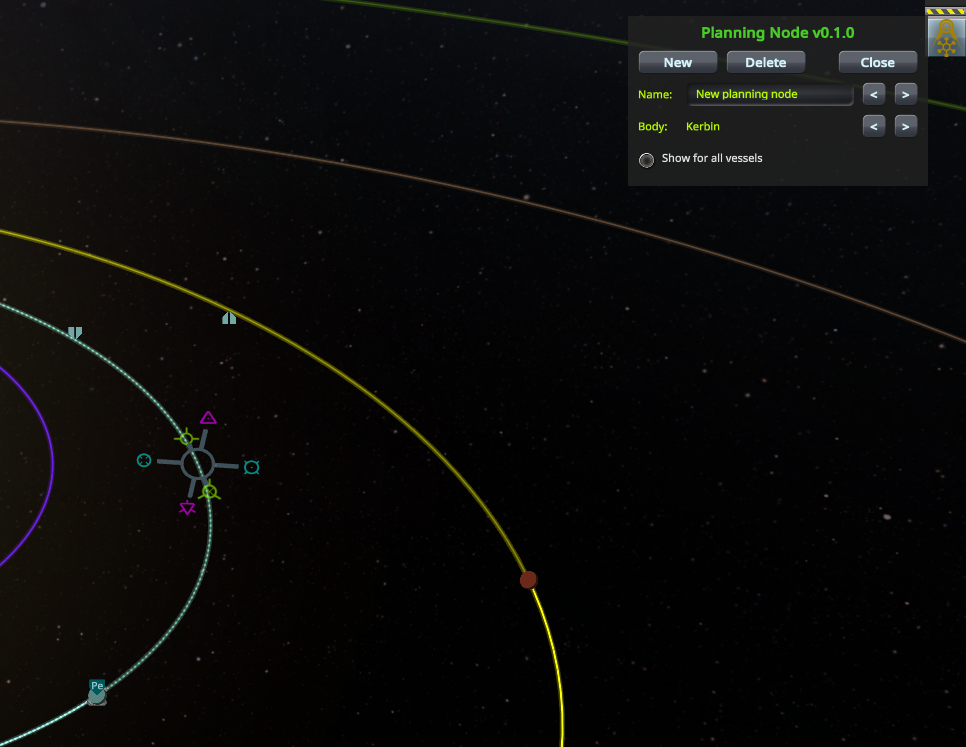Screen dimensions: 966x747
Task: Click the maneuver node center circle
Action: click(x=197, y=463)
